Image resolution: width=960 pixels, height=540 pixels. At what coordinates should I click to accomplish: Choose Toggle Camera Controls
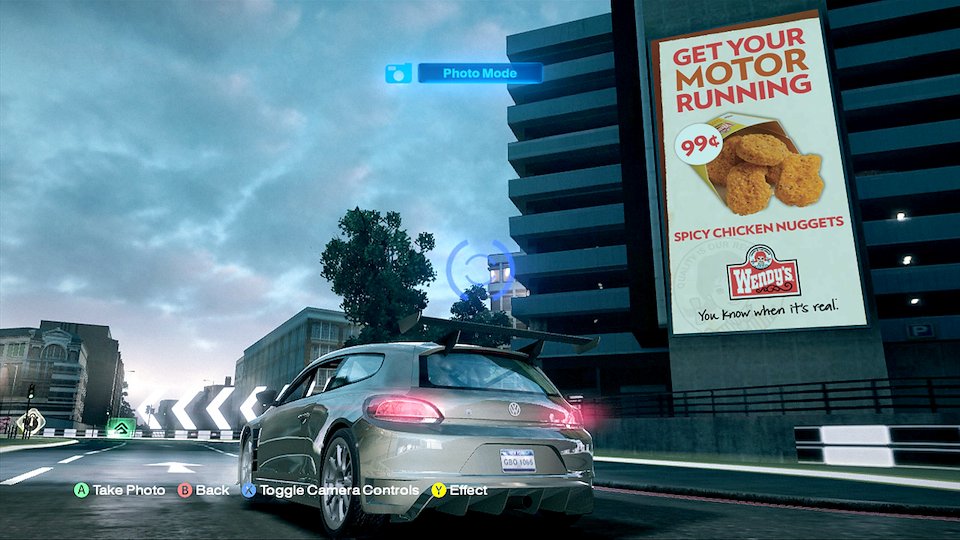pyautogui.click(x=329, y=490)
